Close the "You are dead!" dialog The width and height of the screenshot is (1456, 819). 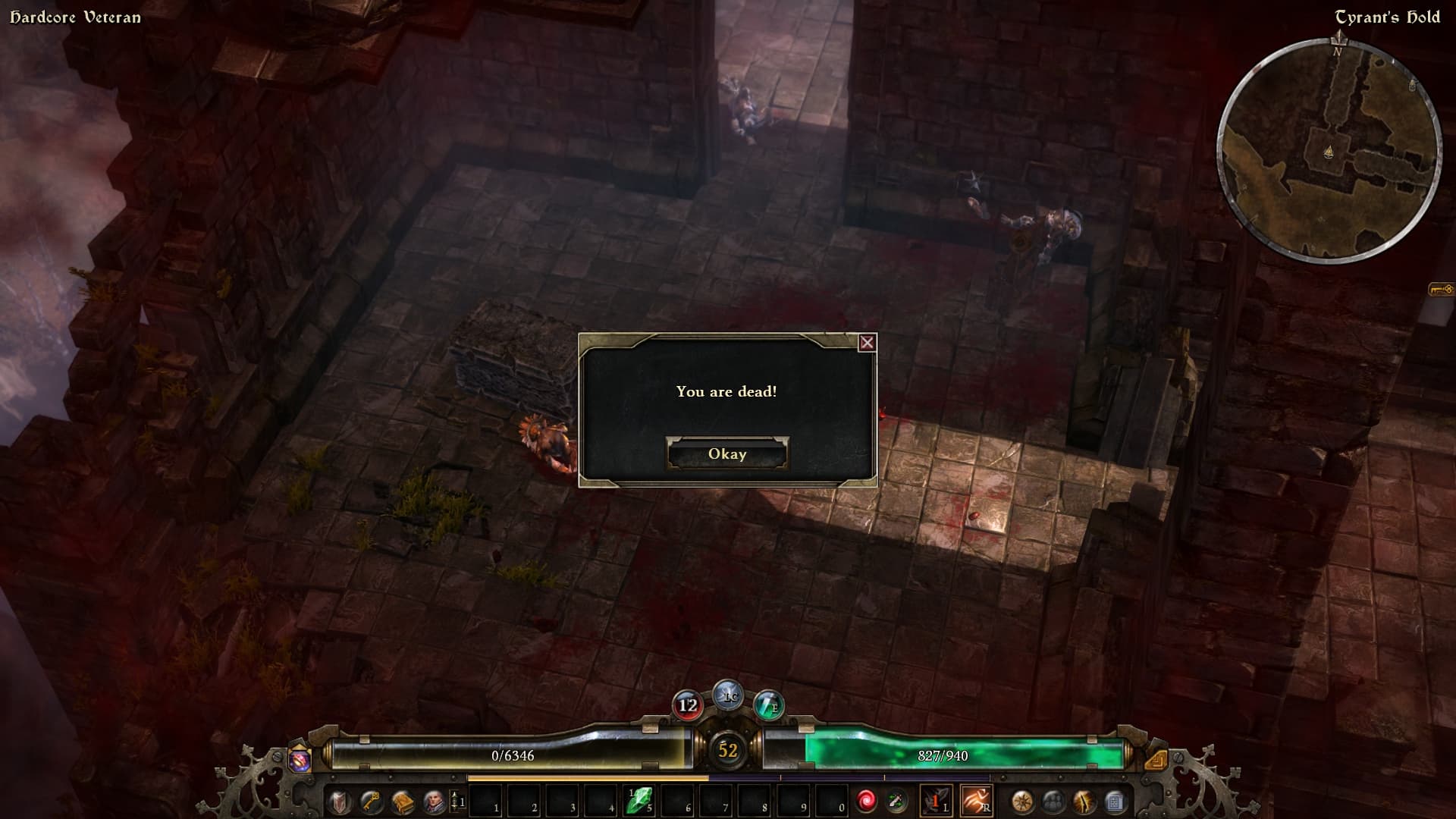pyautogui.click(x=867, y=343)
